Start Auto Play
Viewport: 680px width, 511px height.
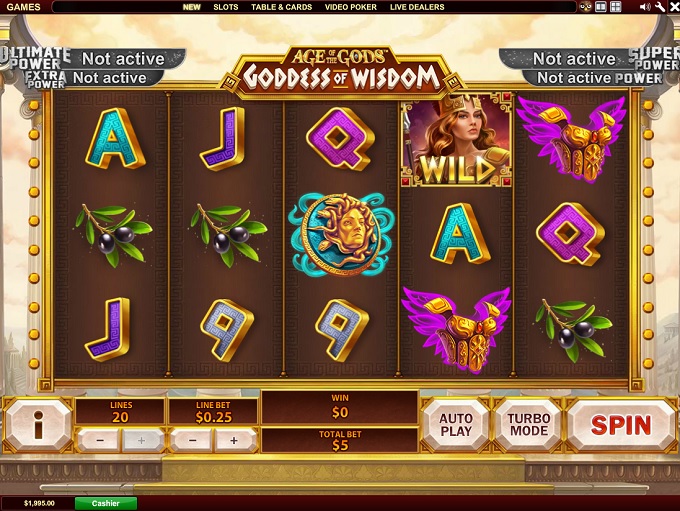[456, 424]
